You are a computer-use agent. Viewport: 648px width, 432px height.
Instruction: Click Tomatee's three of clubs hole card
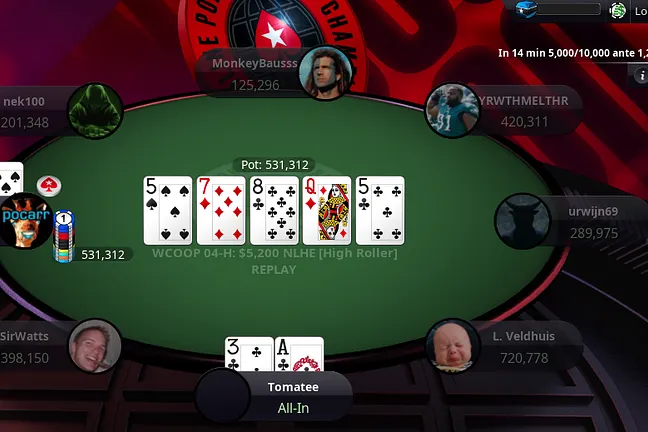click(x=248, y=353)
